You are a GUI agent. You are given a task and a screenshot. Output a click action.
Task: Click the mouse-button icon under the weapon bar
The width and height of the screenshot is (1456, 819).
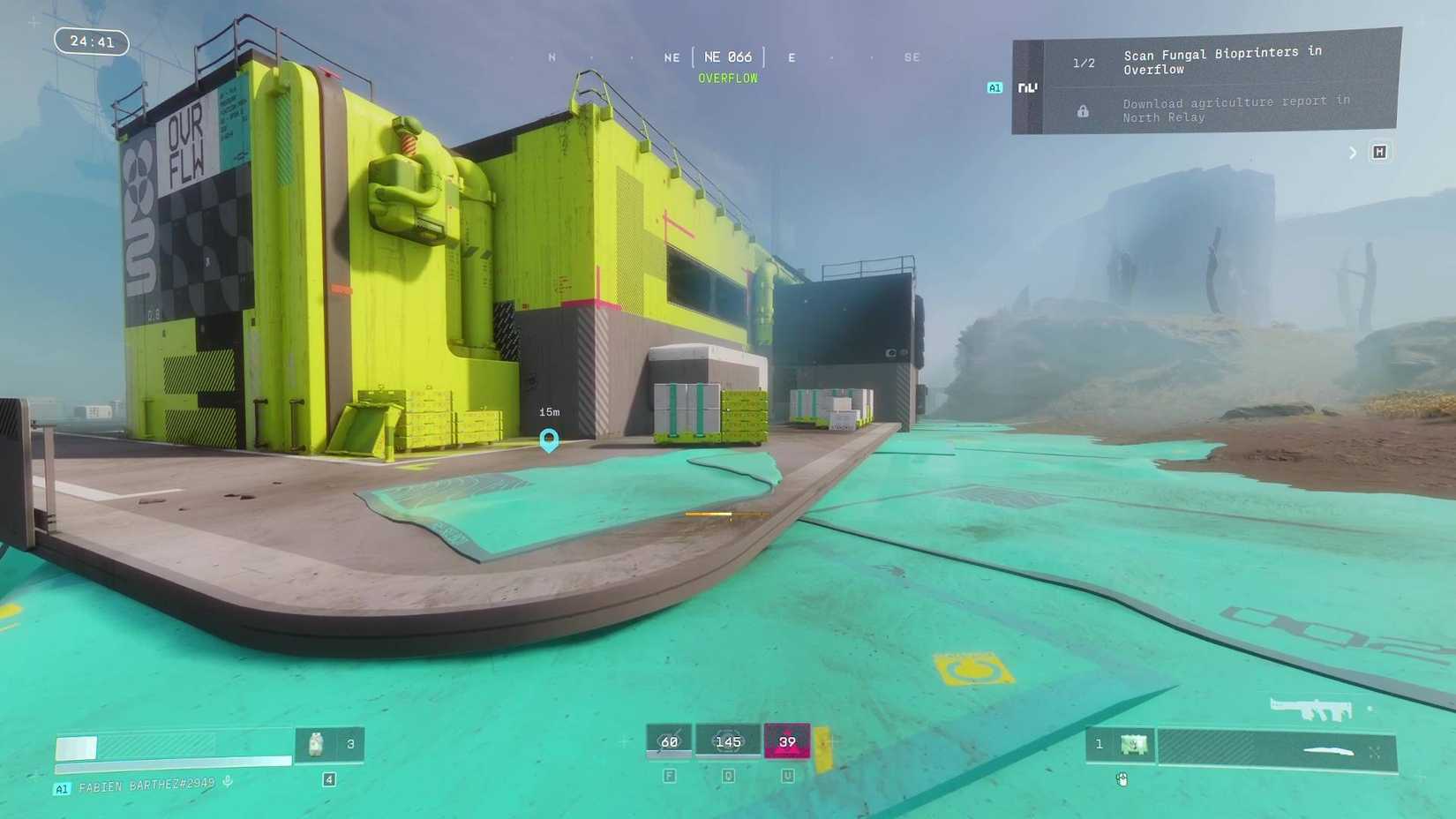tap(1122, 778)
